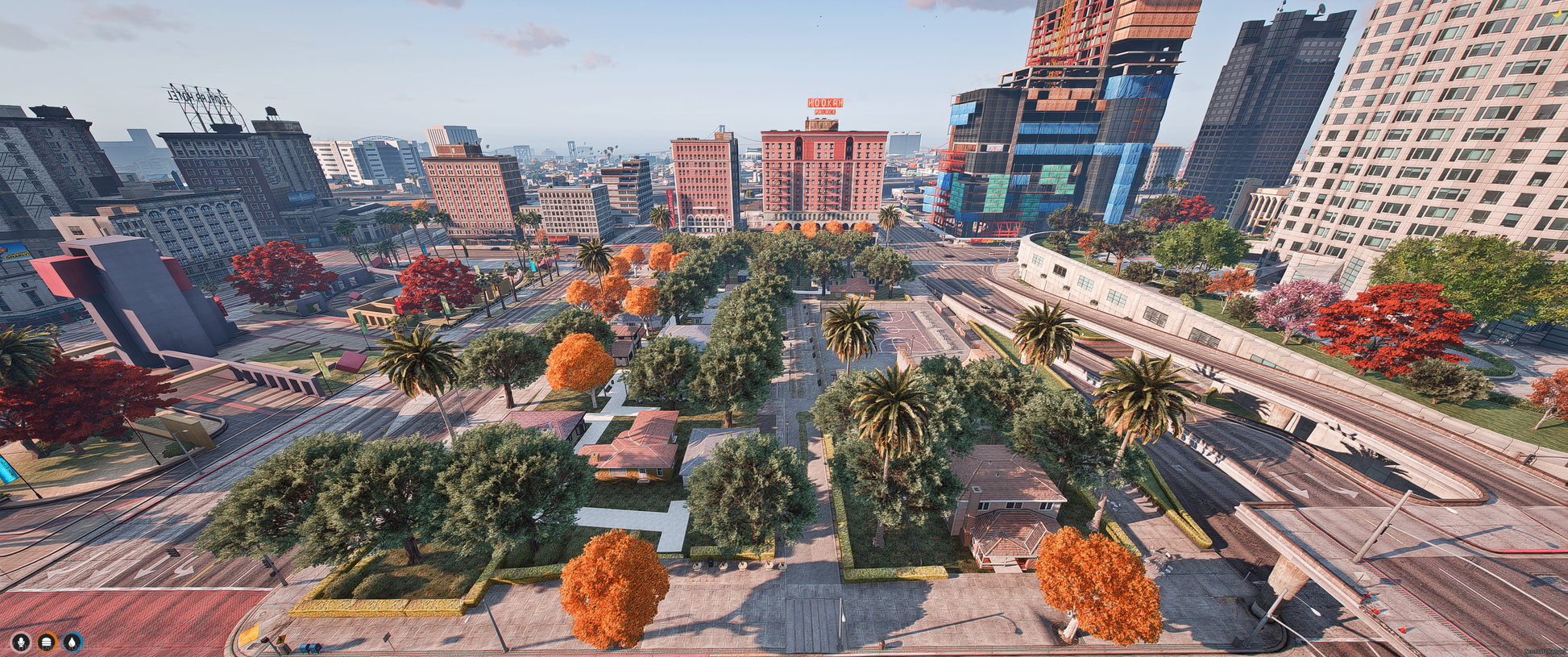1568x657 pixels.
Task: Select the burger hunger status icon
Action: tap(48, 642)
